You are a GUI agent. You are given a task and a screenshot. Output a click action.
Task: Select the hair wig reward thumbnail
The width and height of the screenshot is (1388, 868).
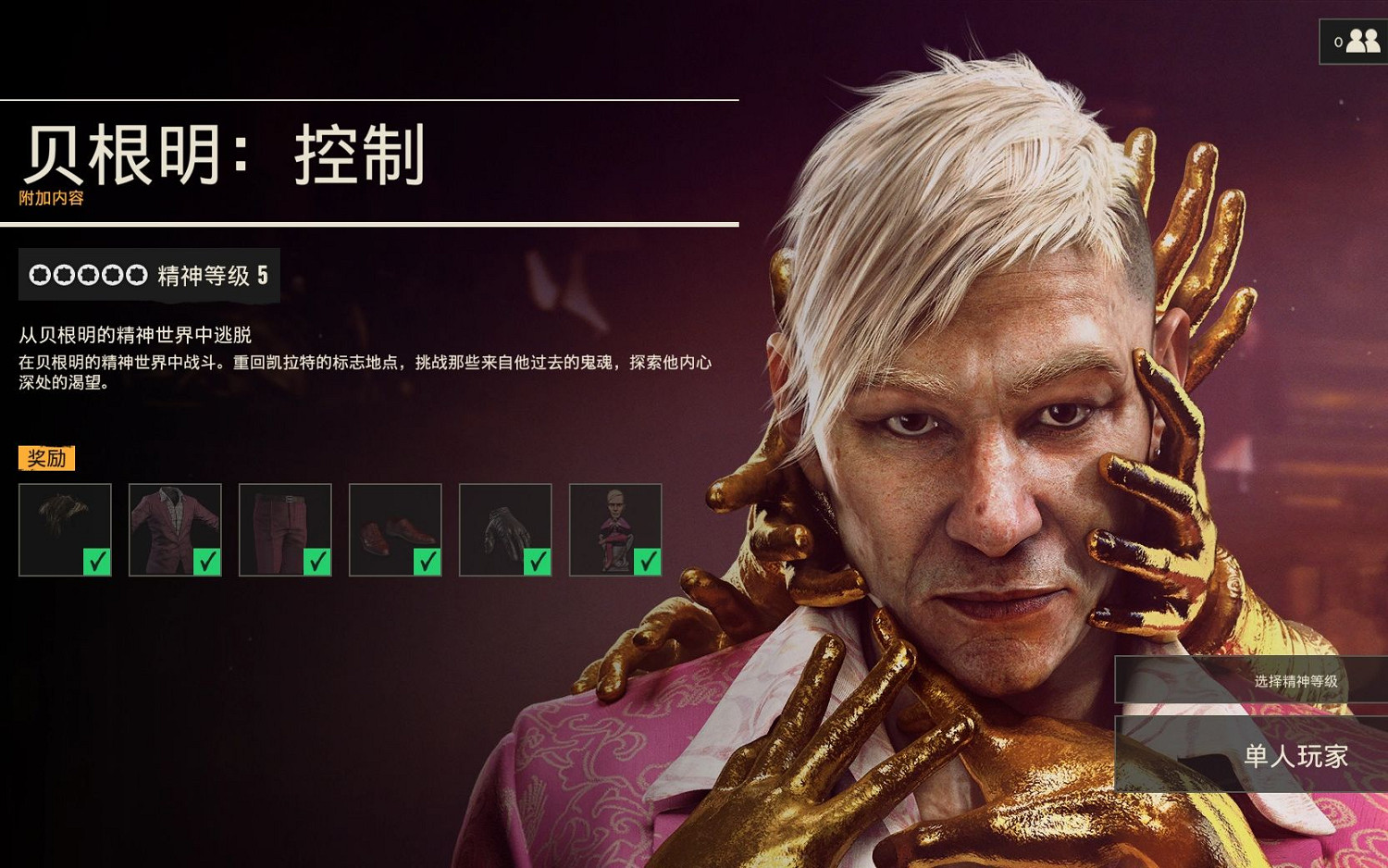coord(65,526)
